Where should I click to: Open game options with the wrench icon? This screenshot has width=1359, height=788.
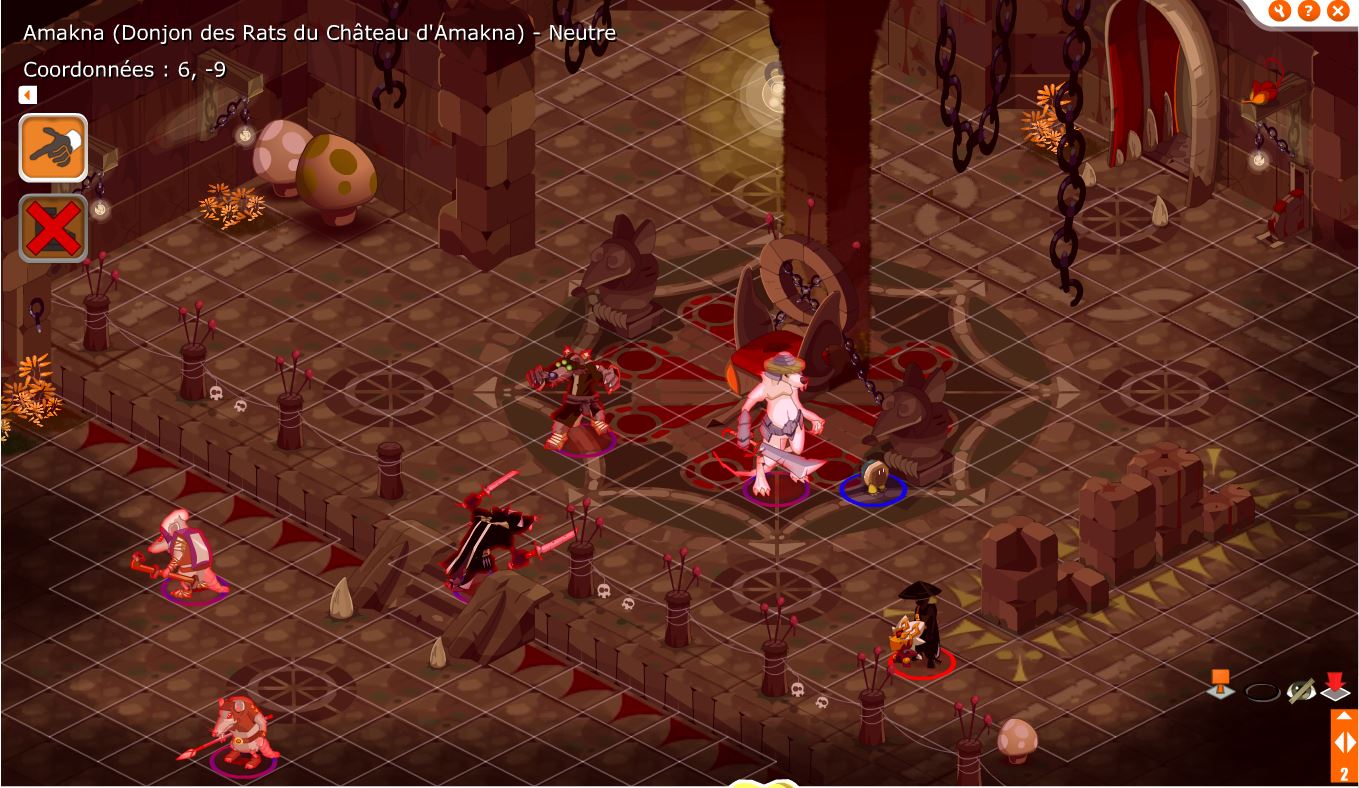click(1282, 11)
